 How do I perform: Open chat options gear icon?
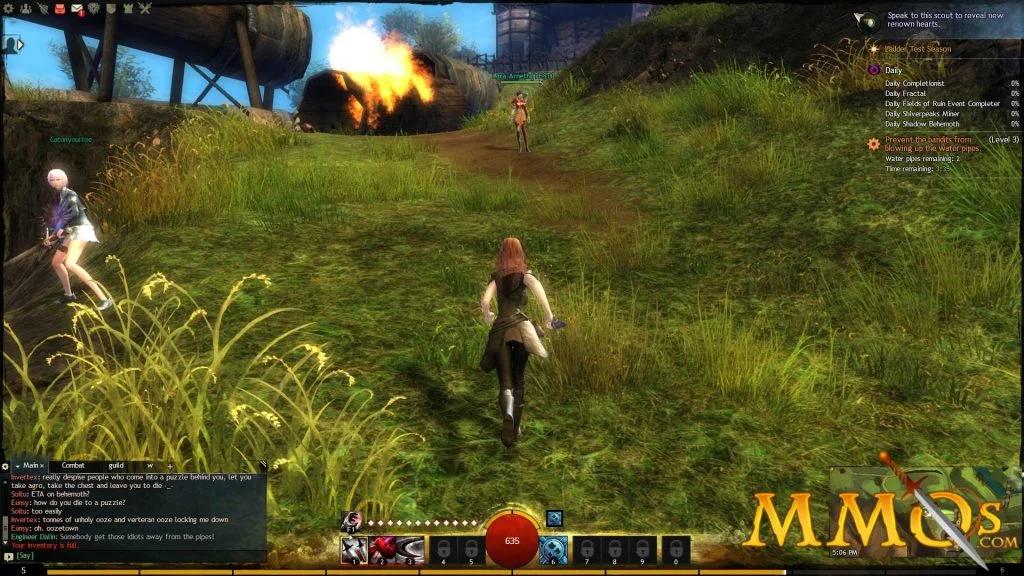click(x=5, y=466)
